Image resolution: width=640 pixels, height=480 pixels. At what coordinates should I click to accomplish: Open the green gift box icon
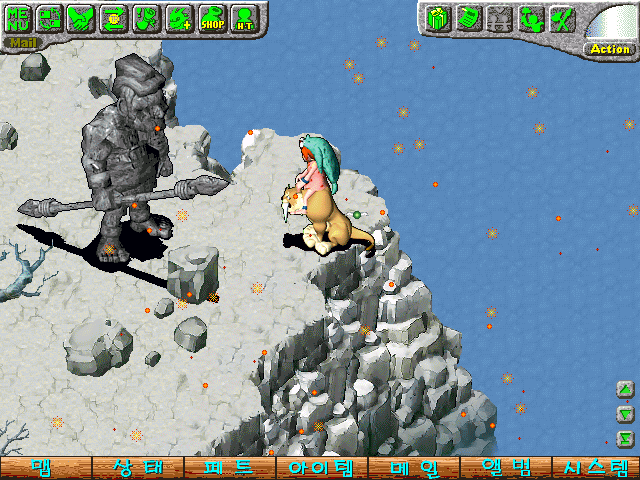[x=436, y=17]
